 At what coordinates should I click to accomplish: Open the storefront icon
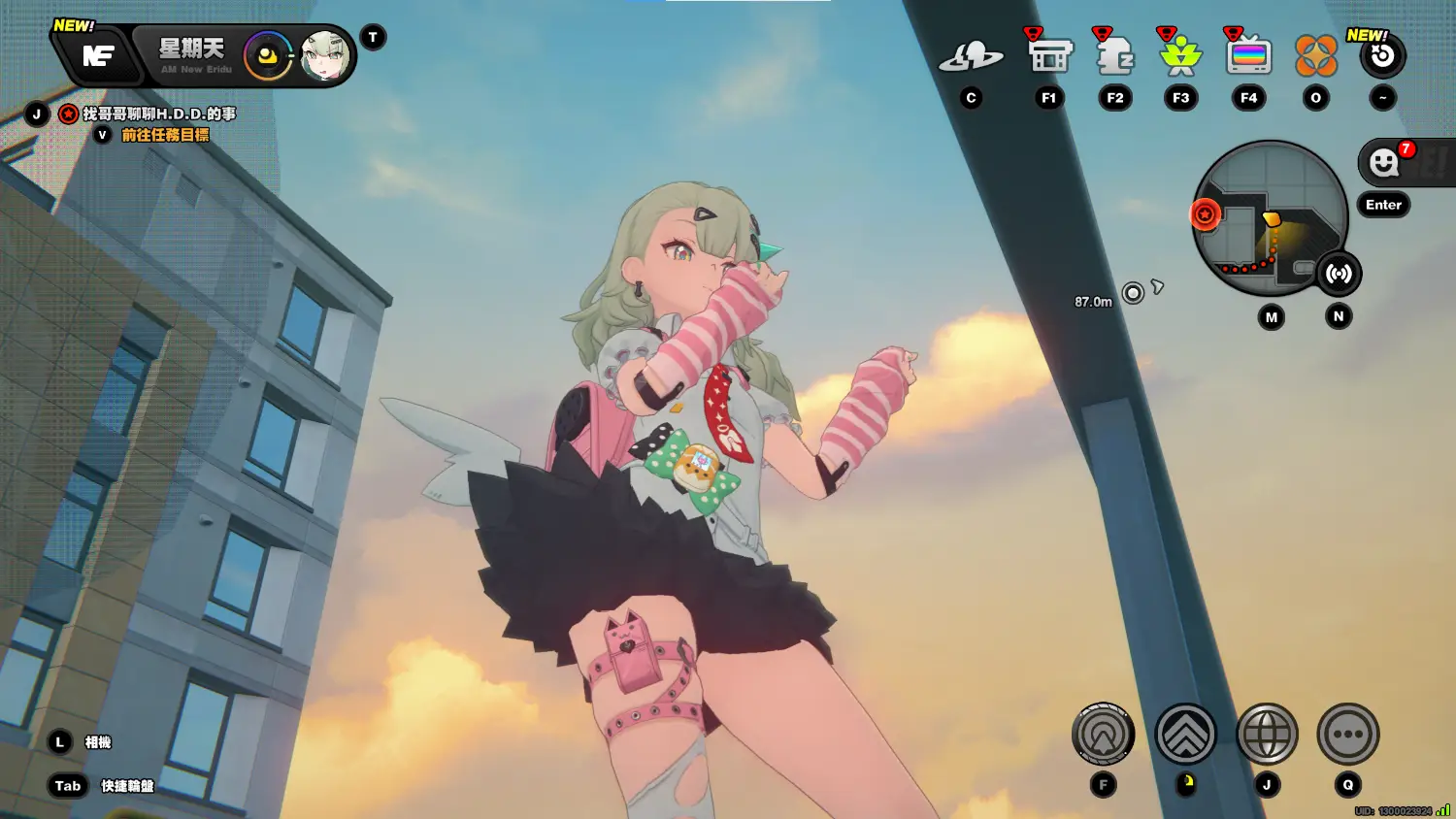(x=1049, y=56)
